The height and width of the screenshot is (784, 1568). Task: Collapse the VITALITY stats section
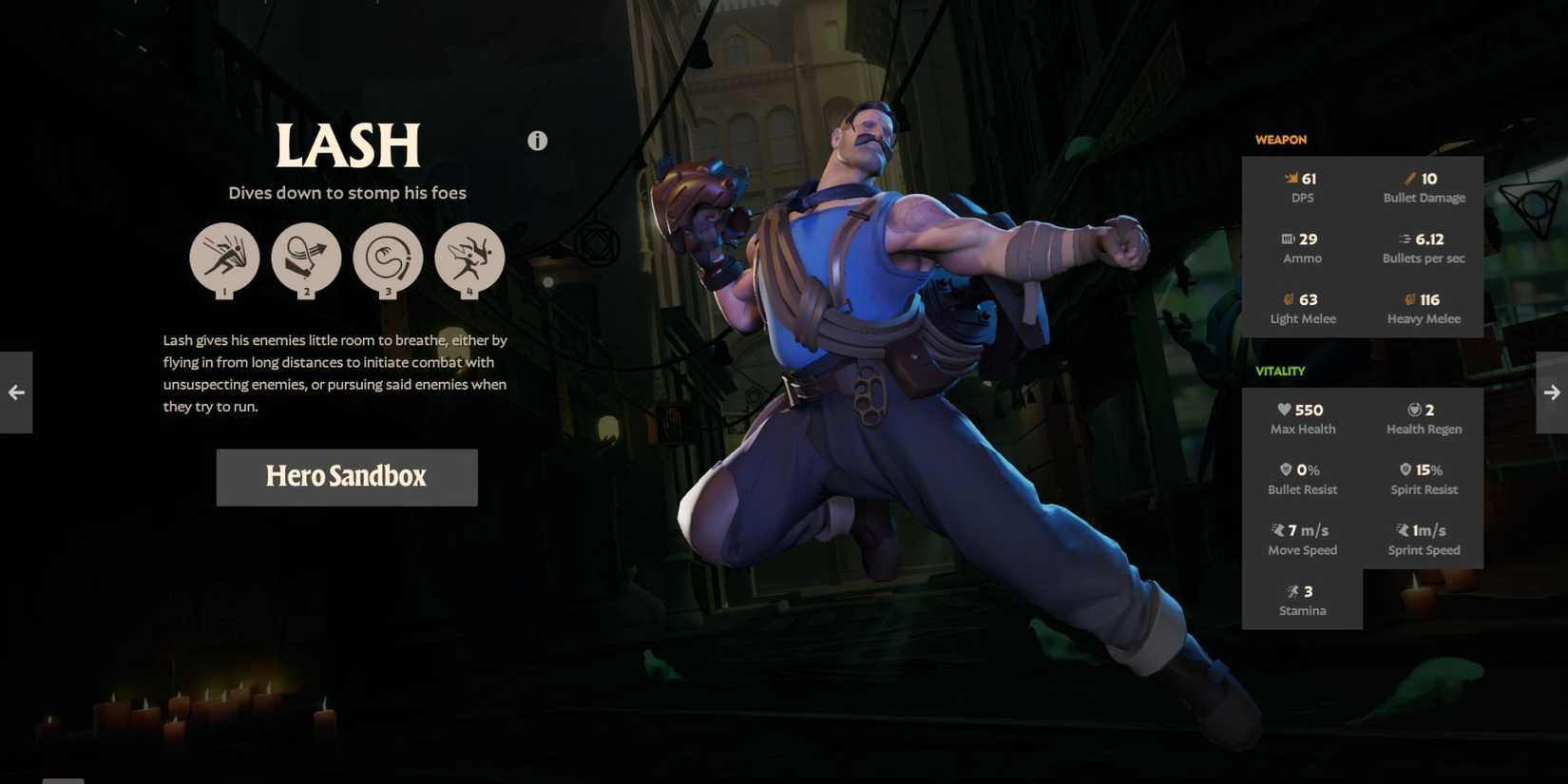pos(1280,371)
